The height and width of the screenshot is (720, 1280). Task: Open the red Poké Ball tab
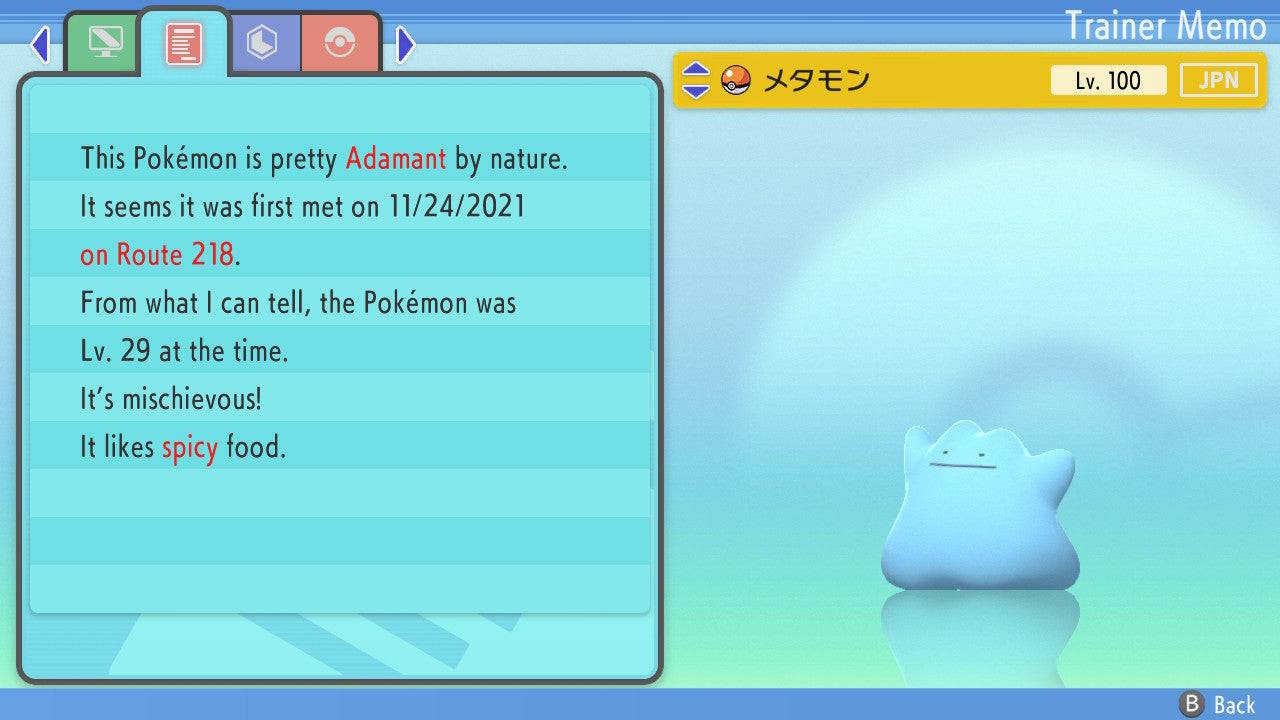click(x=340, y=43)
